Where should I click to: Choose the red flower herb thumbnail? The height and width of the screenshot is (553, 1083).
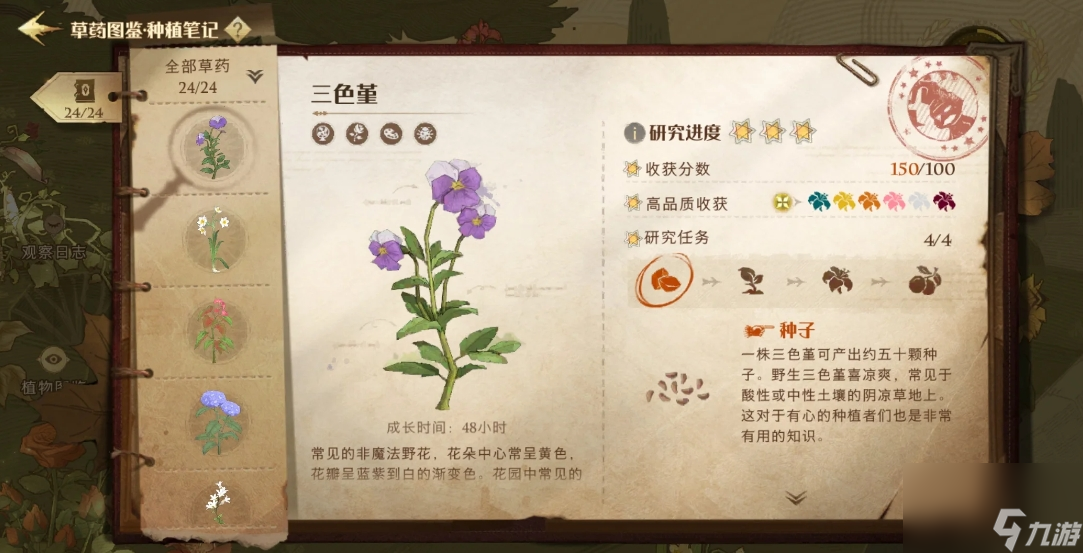214,330
